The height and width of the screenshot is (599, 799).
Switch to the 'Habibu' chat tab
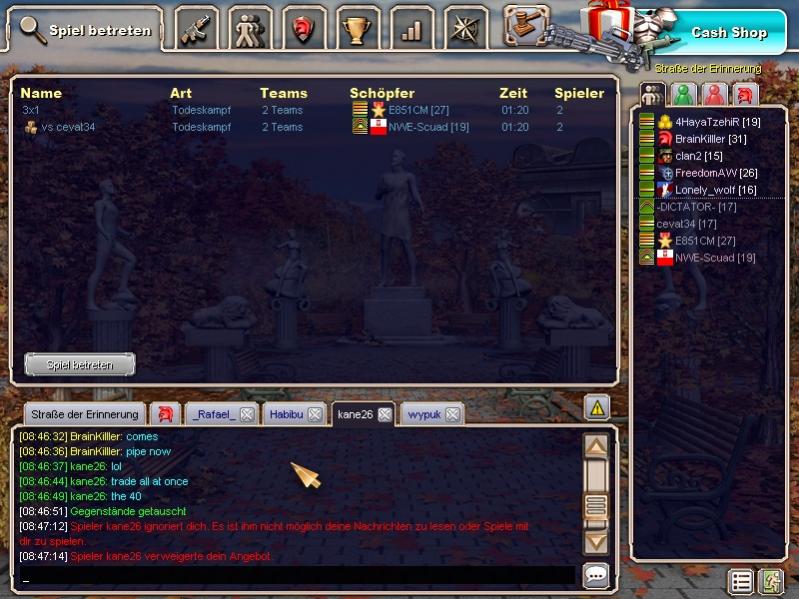coord(286,414)
